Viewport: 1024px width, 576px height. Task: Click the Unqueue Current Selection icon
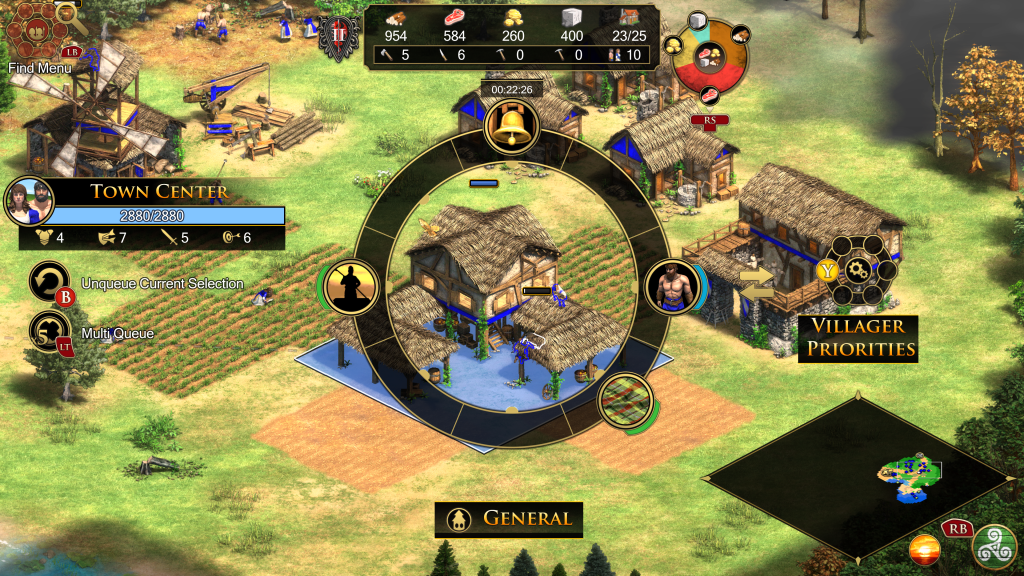click(x=51, y=283)
